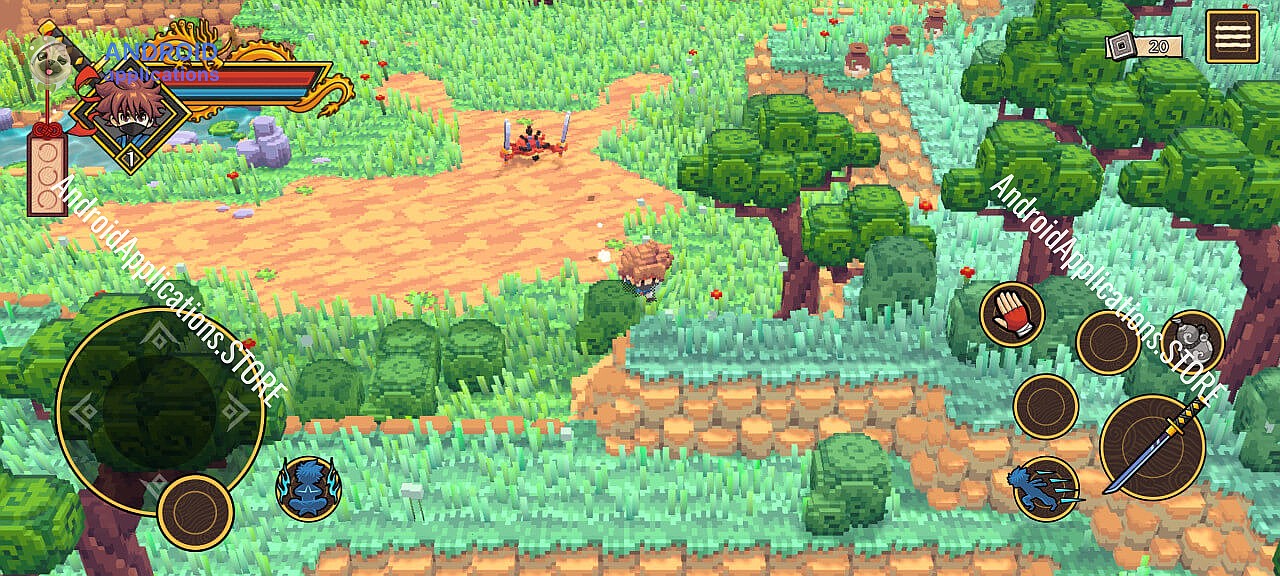The width and height of the screenshot is (1280, 576).
Task: Use the grey smoke bomb item
Action: click(1192, 338)
